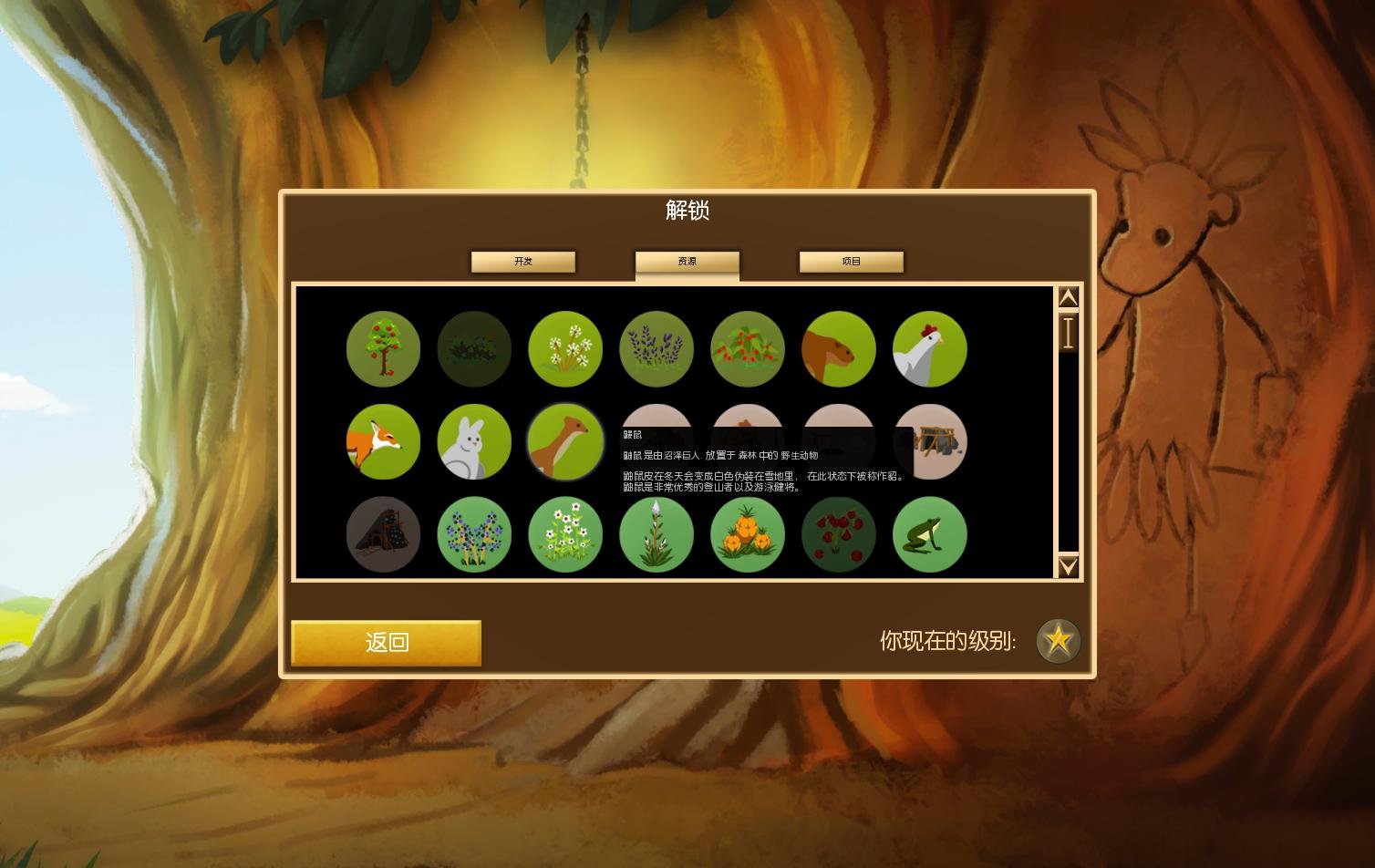Click the 返回 button to go back
1375x868 pixels.
[x=385, y=644]
